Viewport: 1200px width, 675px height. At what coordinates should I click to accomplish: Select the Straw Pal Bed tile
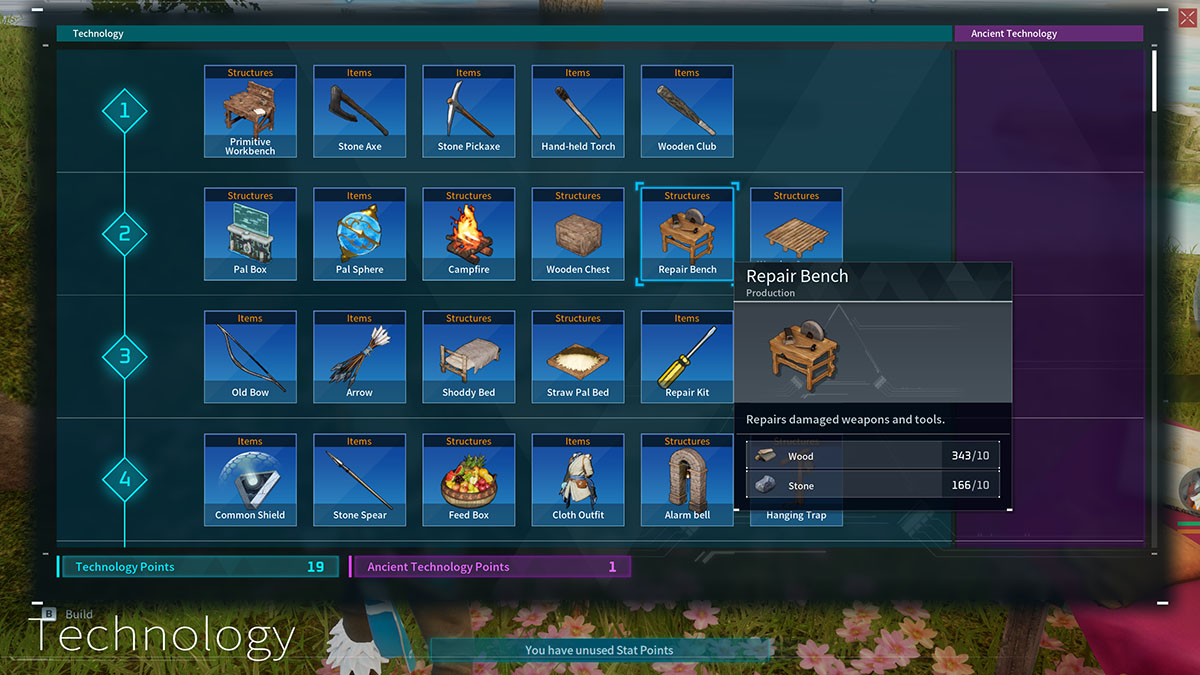pyautogui.click(x=578, y=357)
